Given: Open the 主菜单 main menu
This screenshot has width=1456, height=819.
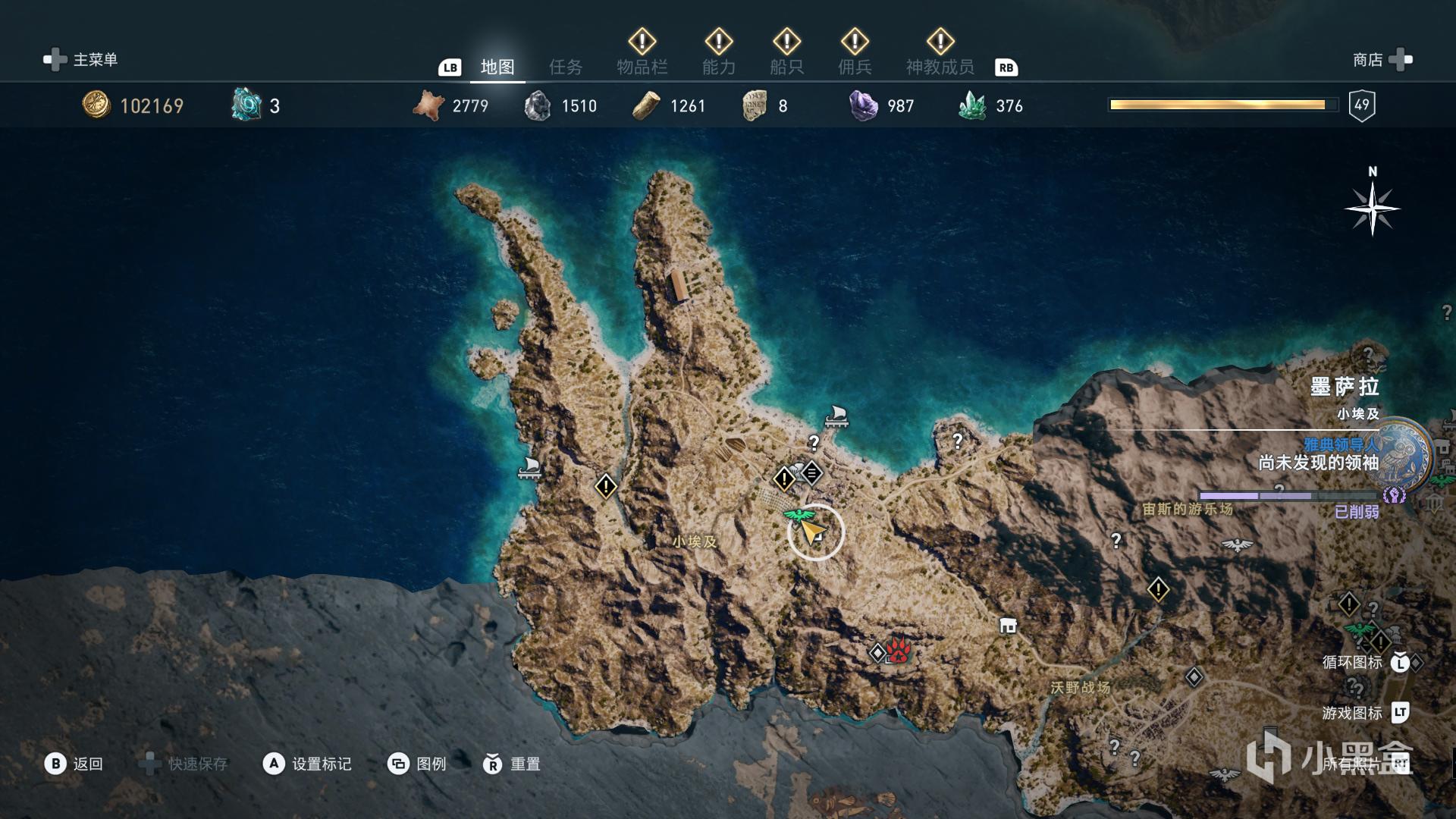Looking at the screenshot, I should pyautogui.click(x=81, y=60).
